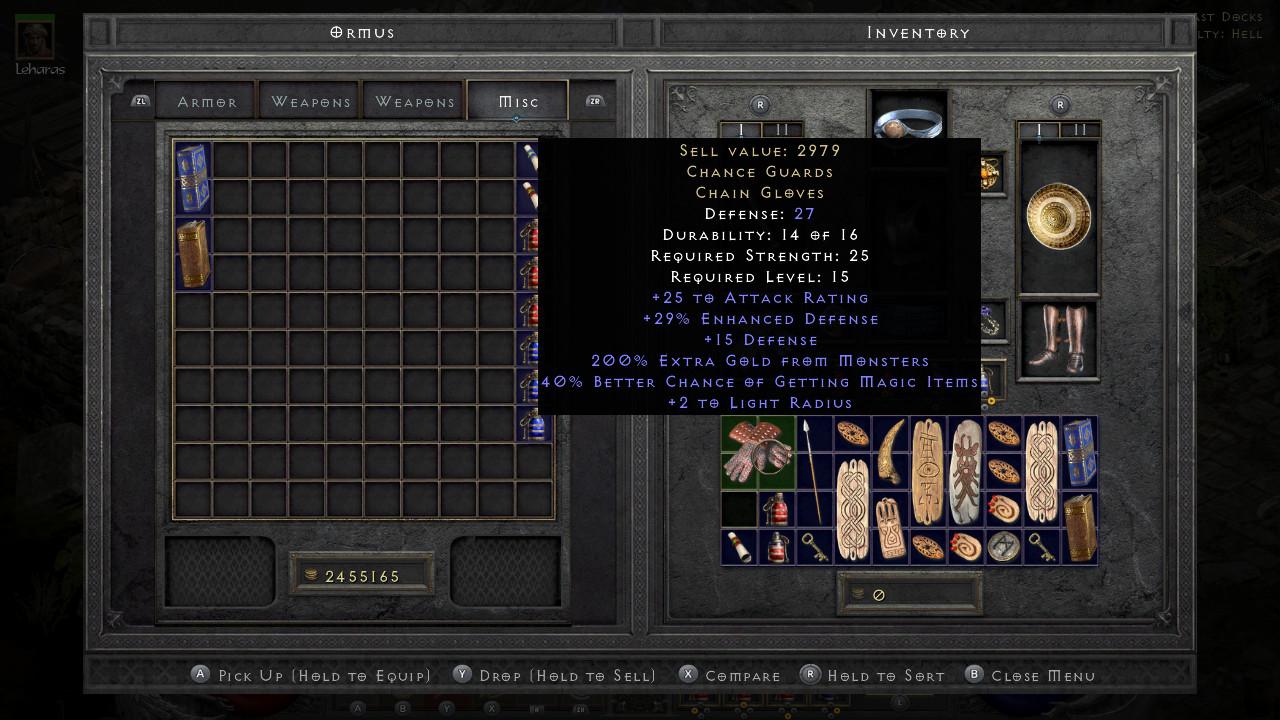
Task: Select the Misc vendor tab
Action: click(517, 100)
